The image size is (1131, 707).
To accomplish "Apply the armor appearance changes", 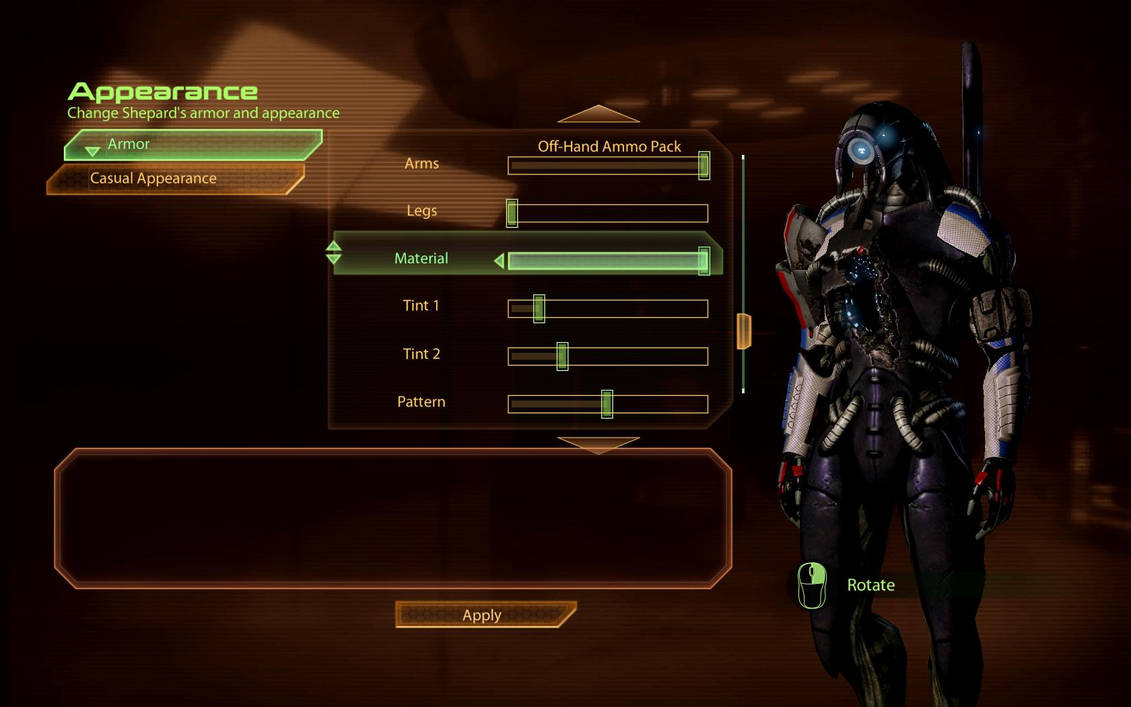I will tap(485, 615).
